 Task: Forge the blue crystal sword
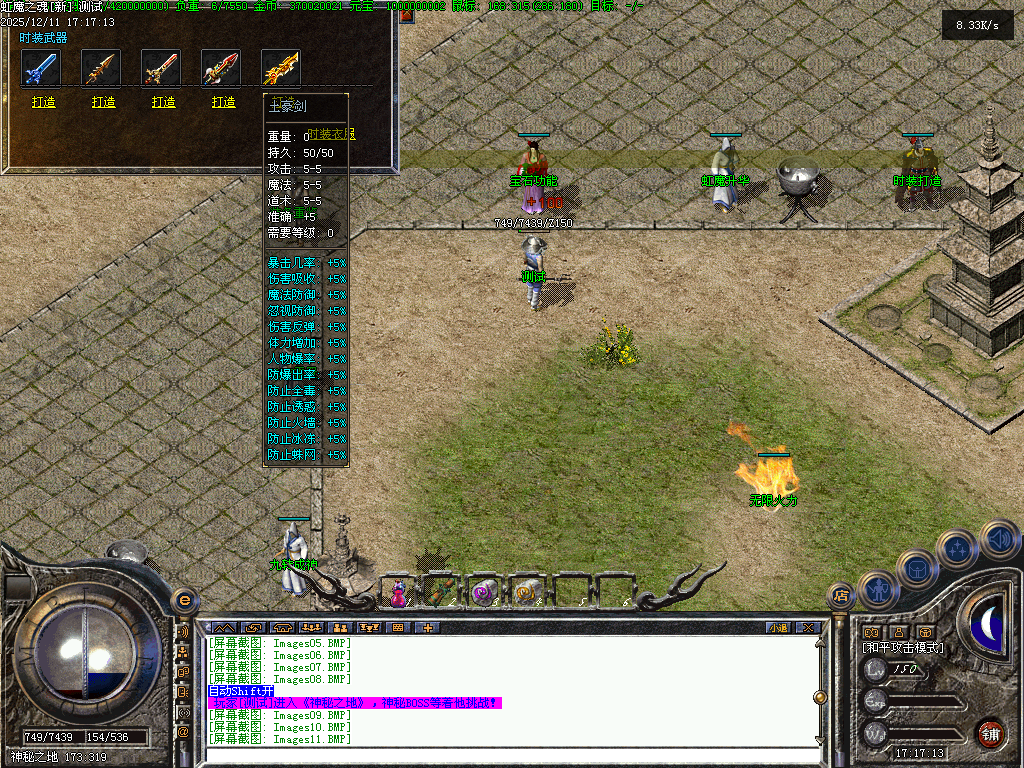click(43, 102)
